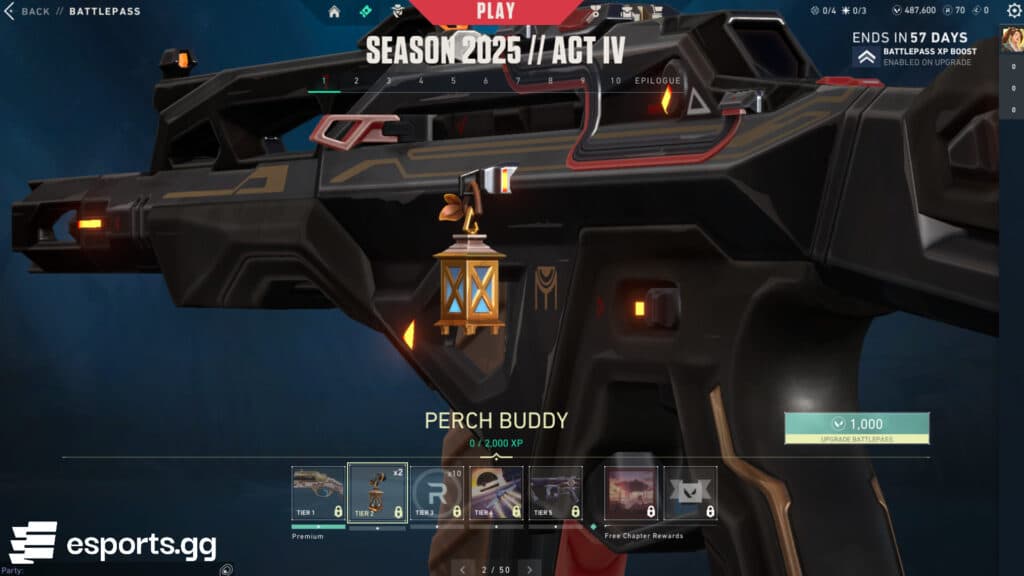This screenshot has height=576, width=1024.
Task: Upgrade Battlepass for 1,000 points
Action: tap(857, 428)
